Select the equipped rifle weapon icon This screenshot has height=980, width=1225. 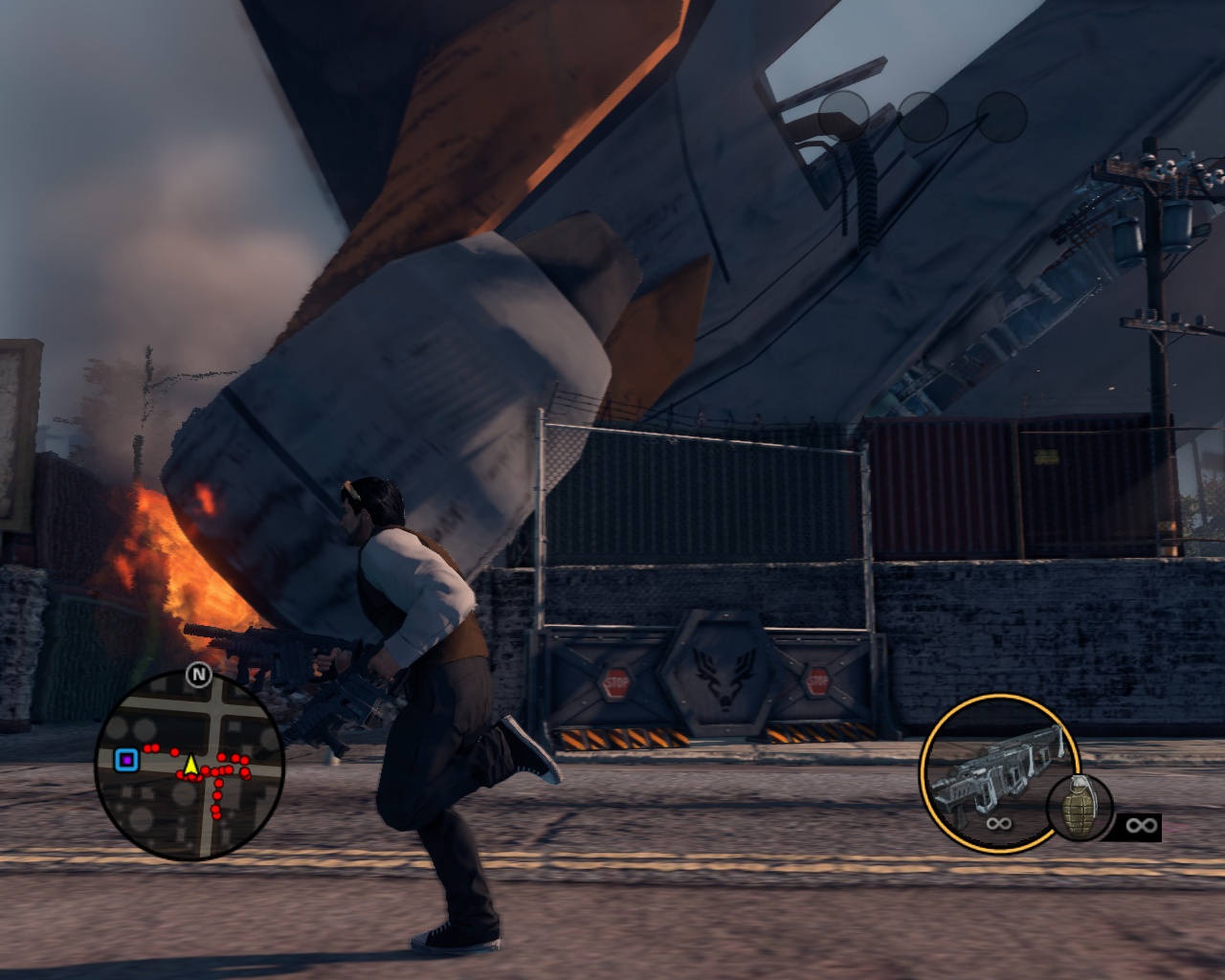point(995,770)
